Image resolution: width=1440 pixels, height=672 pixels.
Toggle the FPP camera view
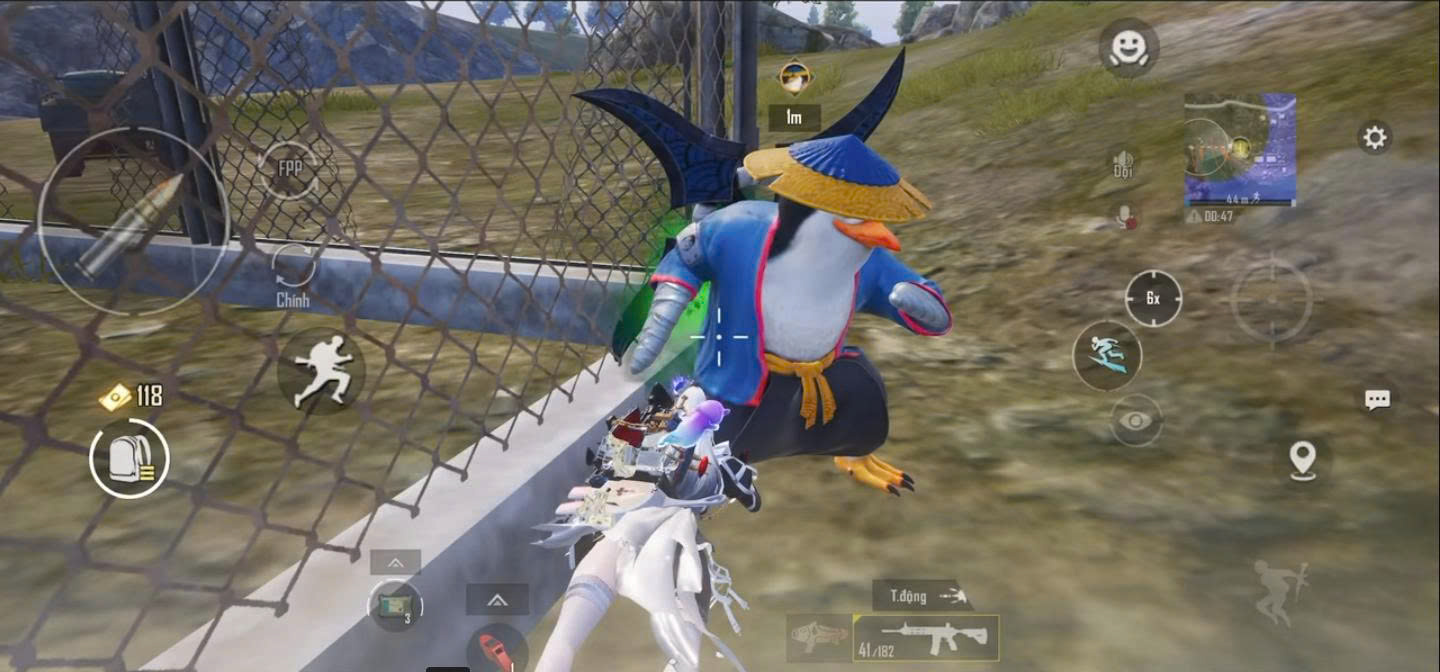point(290,170)
